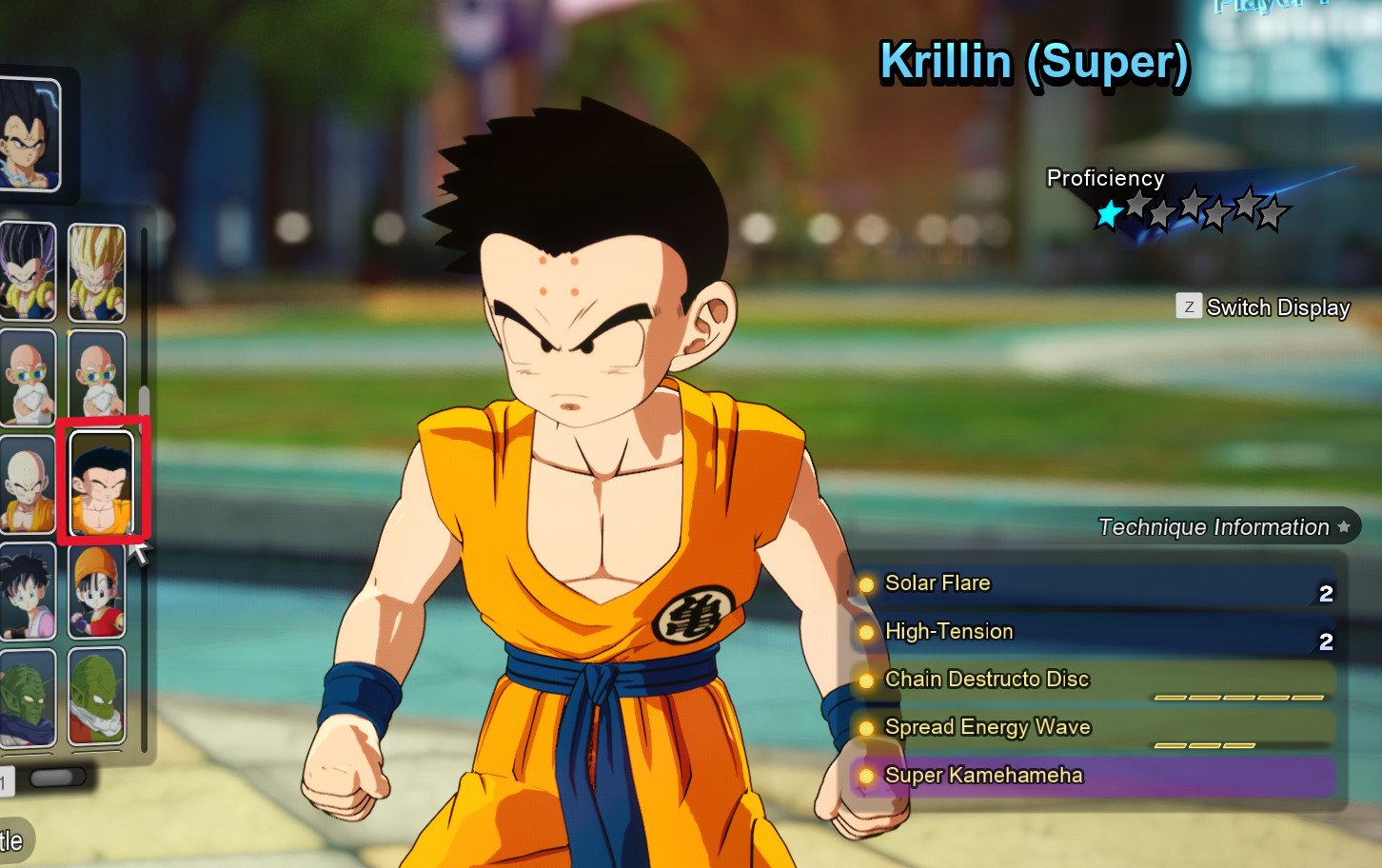The image size is (1382, 868).
Task: Select the Super Kamehameha technique
Action: click(984, 776)
